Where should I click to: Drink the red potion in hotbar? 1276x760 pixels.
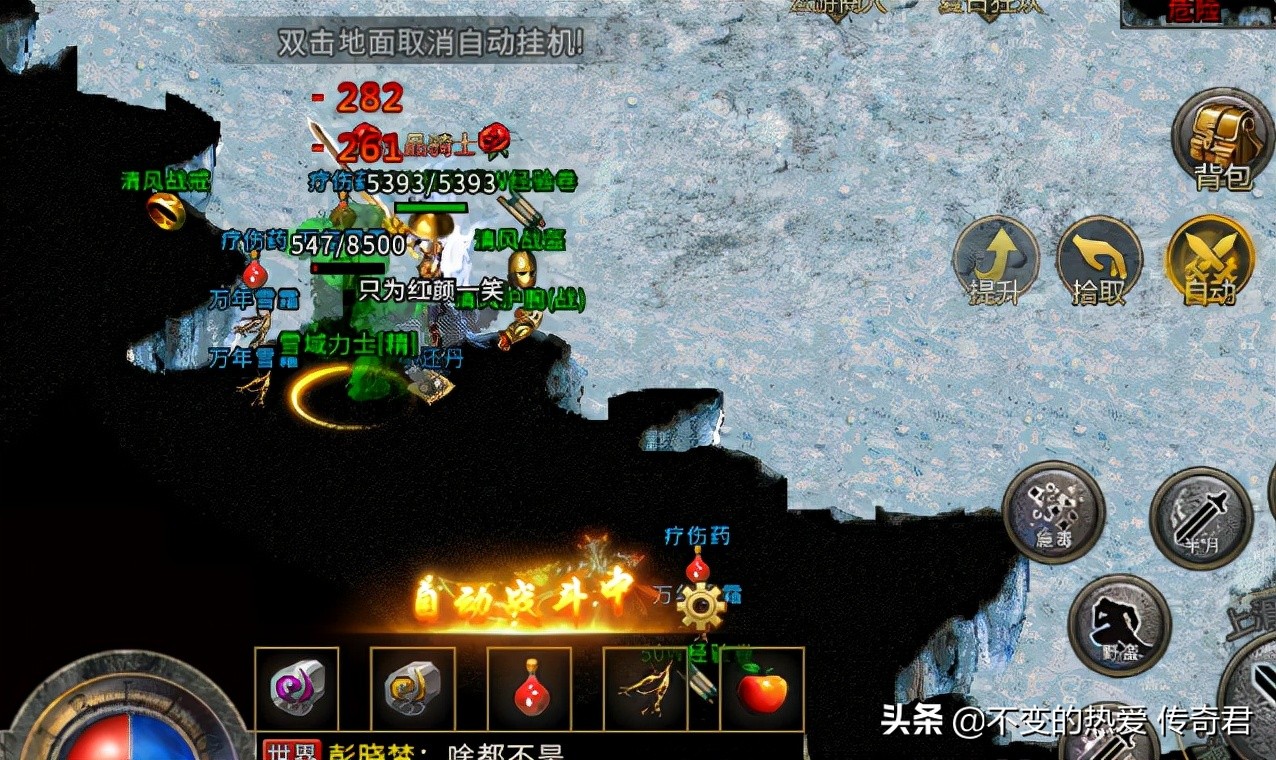point(529,689)
